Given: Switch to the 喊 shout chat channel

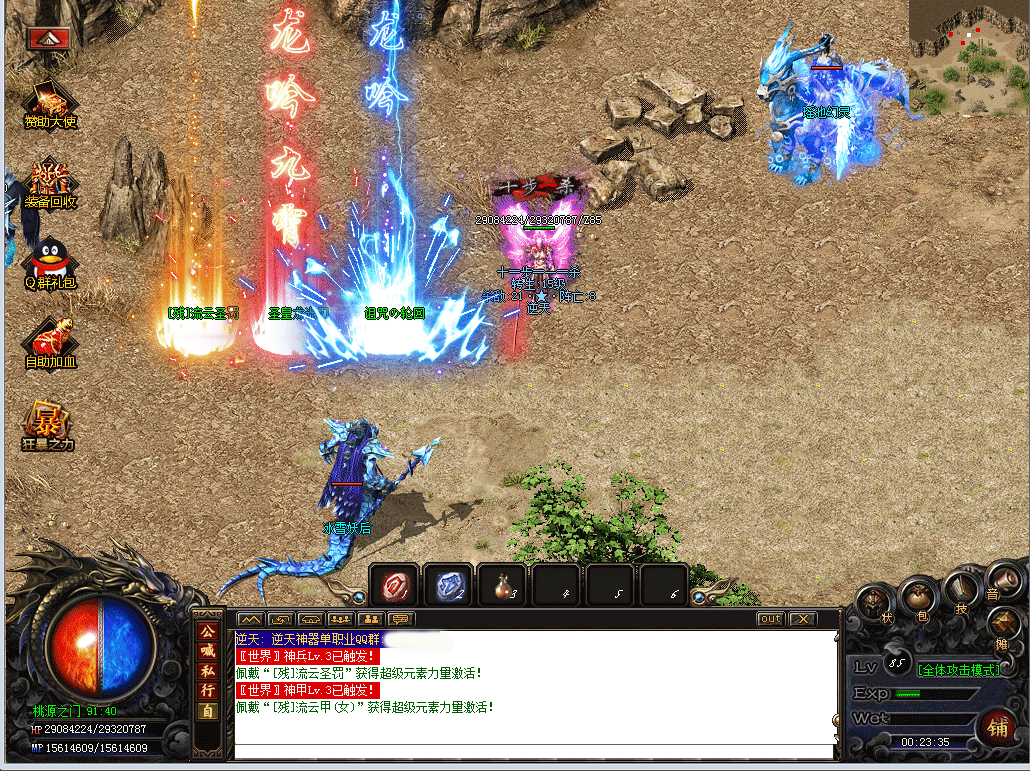Looking at the screenshot, I should tap(208, 652).
